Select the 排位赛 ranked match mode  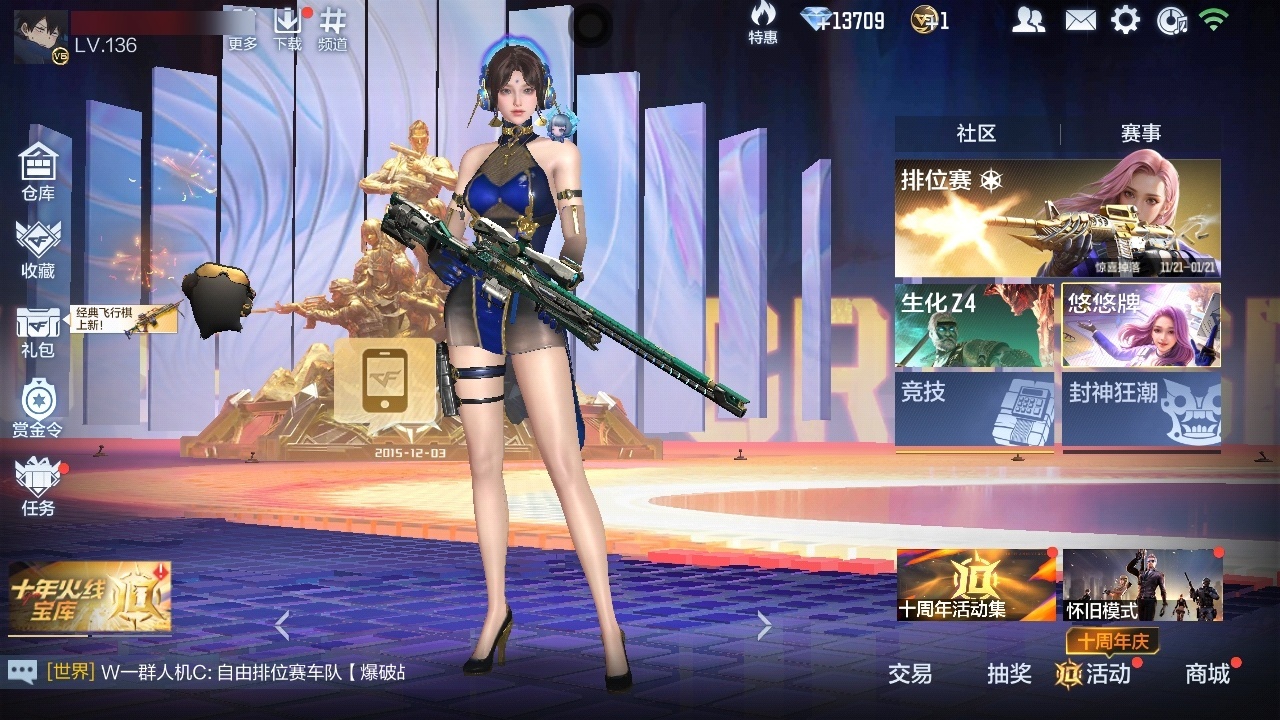pos(1057,218)
